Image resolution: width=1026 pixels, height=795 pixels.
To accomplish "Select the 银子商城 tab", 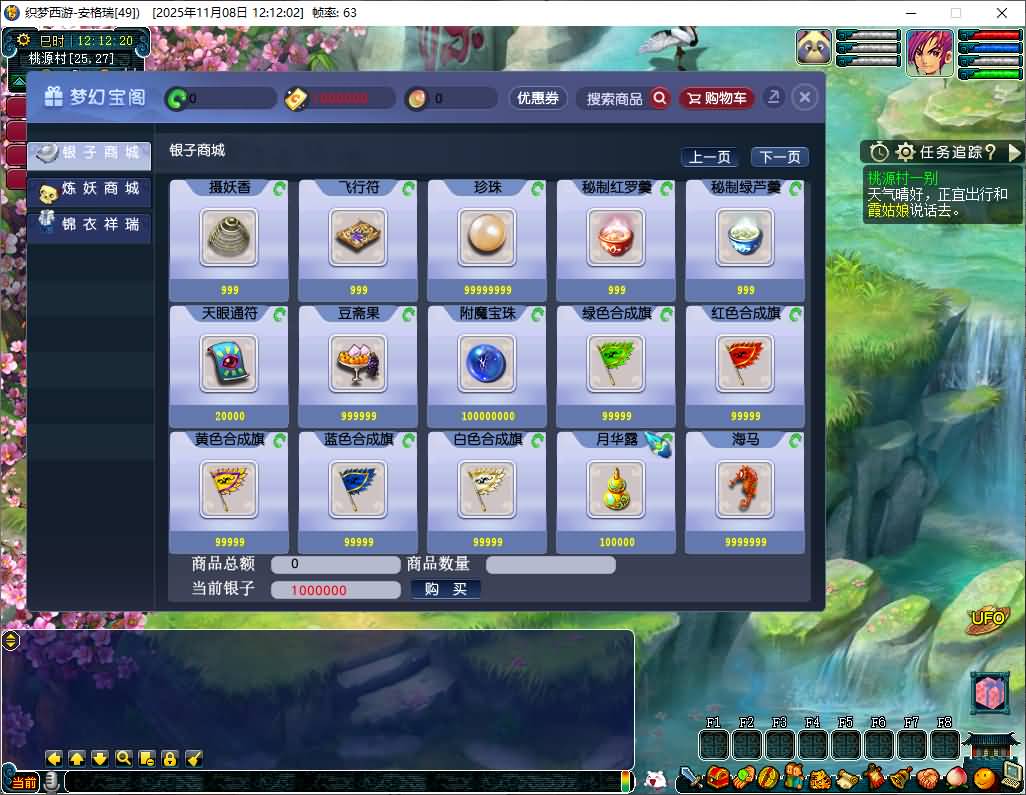I will click(x=90, y=153).
